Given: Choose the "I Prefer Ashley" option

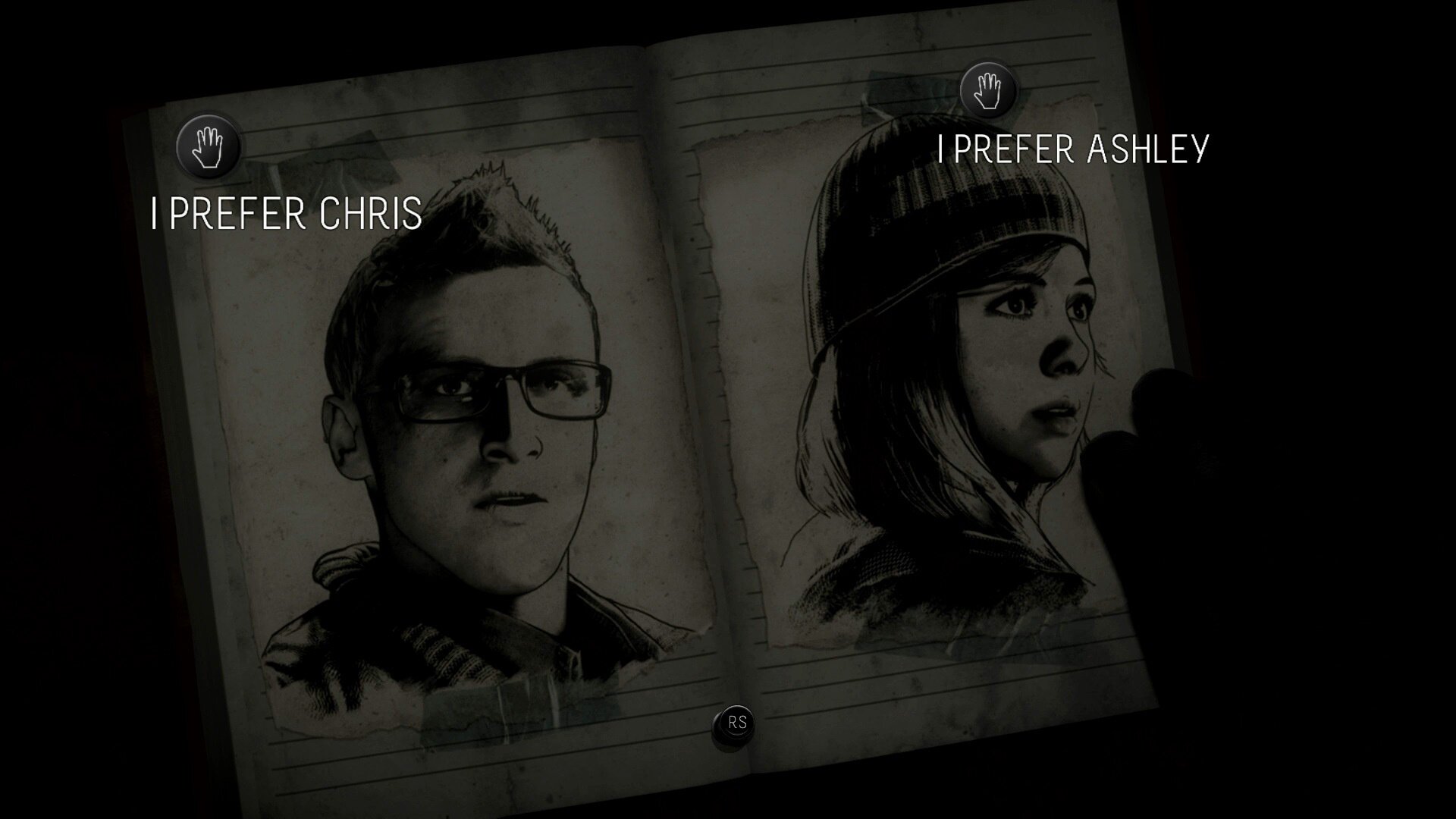Looking at the screenshot, I should tap(1072, 149).
